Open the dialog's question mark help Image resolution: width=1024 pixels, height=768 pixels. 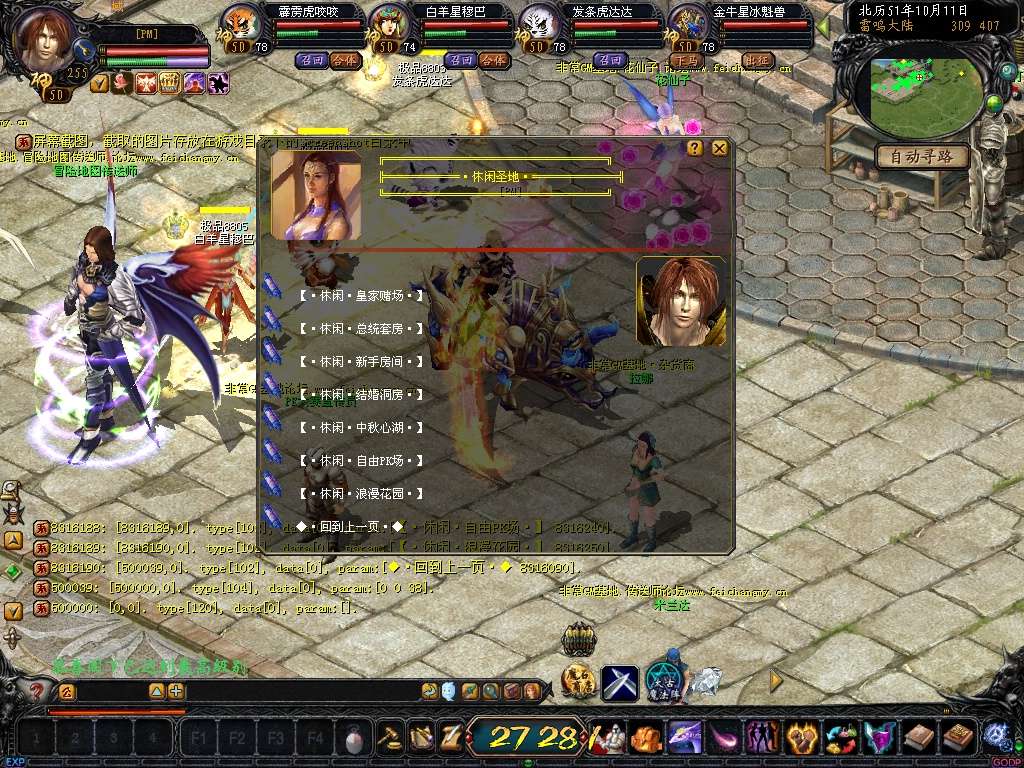695,148
